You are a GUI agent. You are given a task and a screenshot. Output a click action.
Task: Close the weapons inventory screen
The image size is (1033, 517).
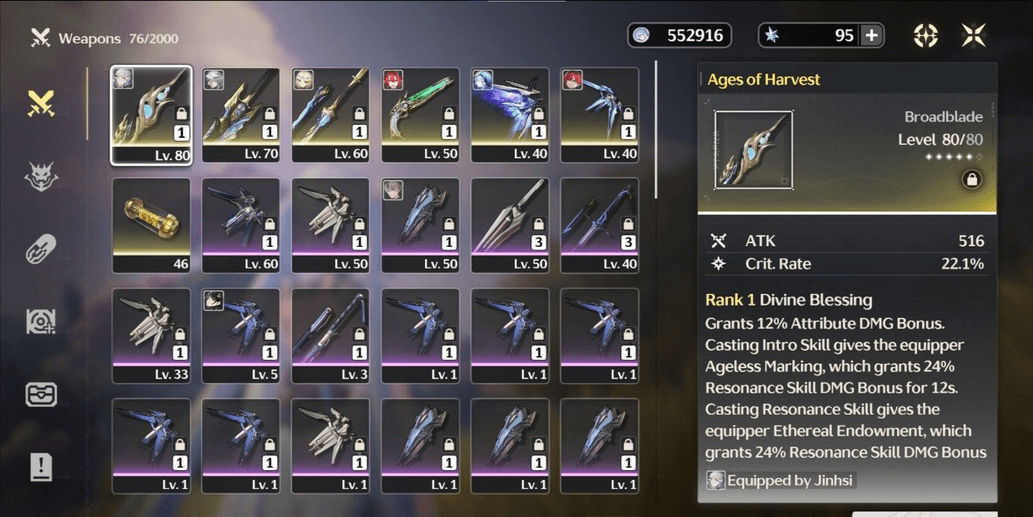coord(974,36)
